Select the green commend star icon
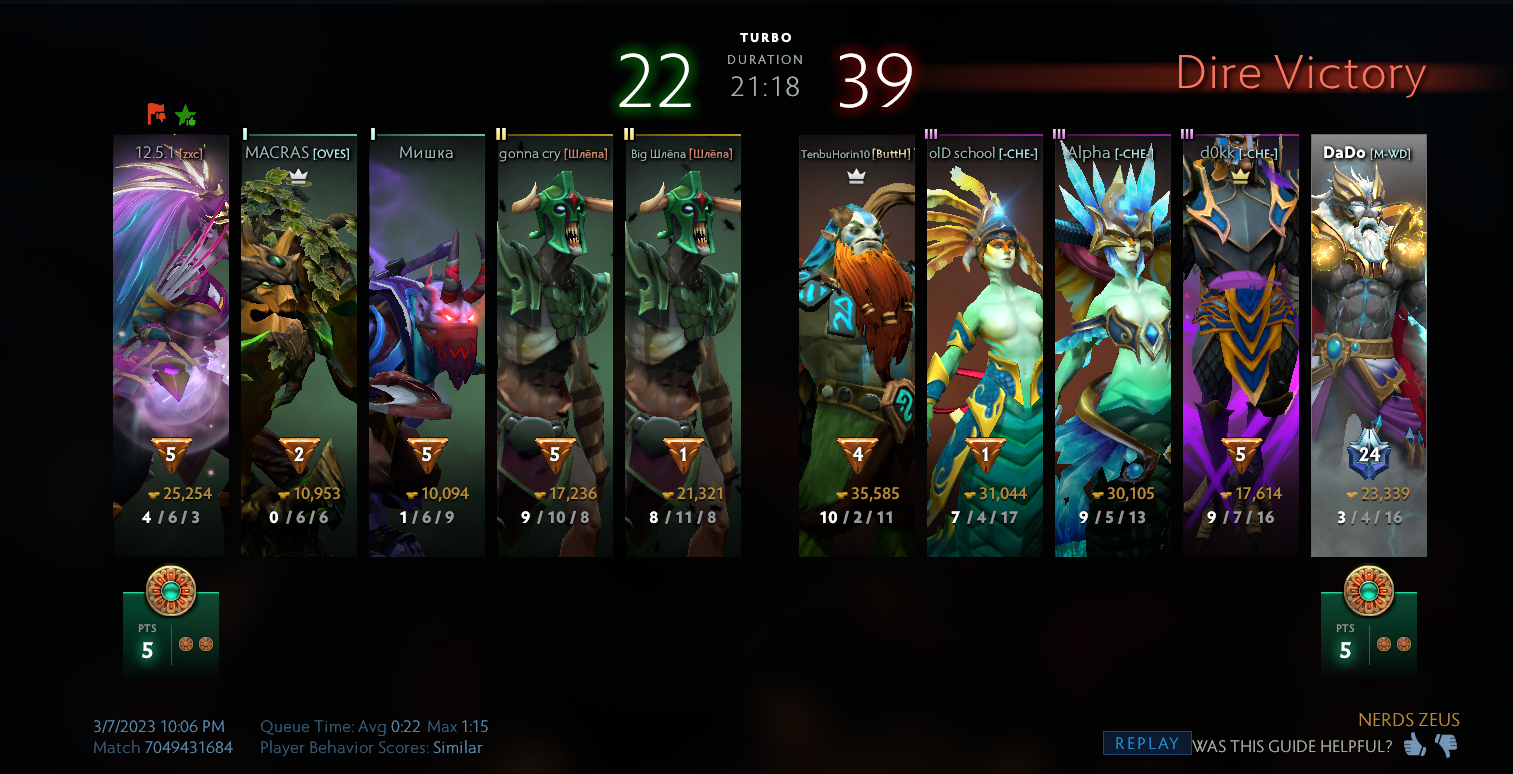Screen dimensions: 1513x774 (184, 116)
